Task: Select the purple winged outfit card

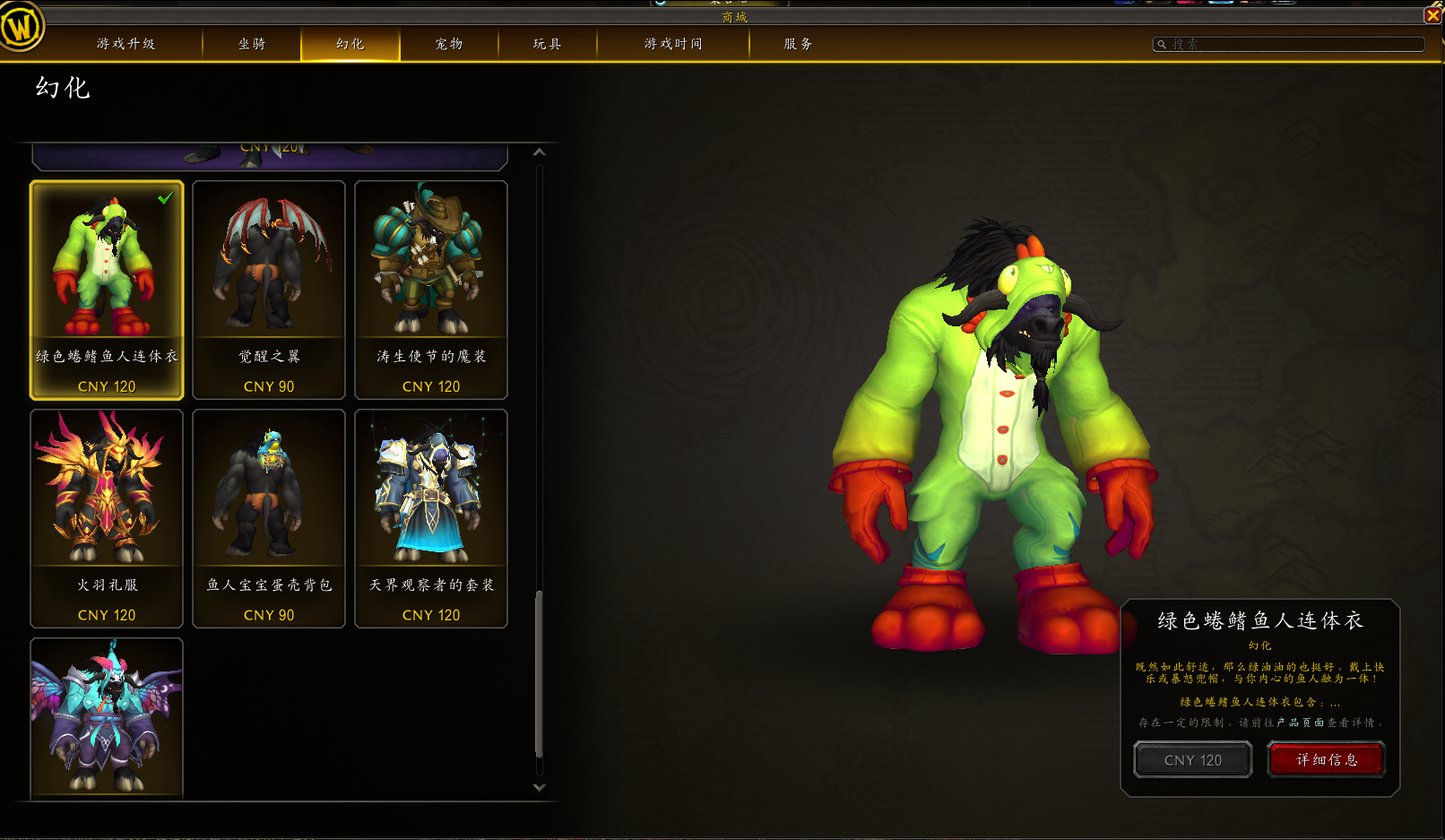Action: 107,717
